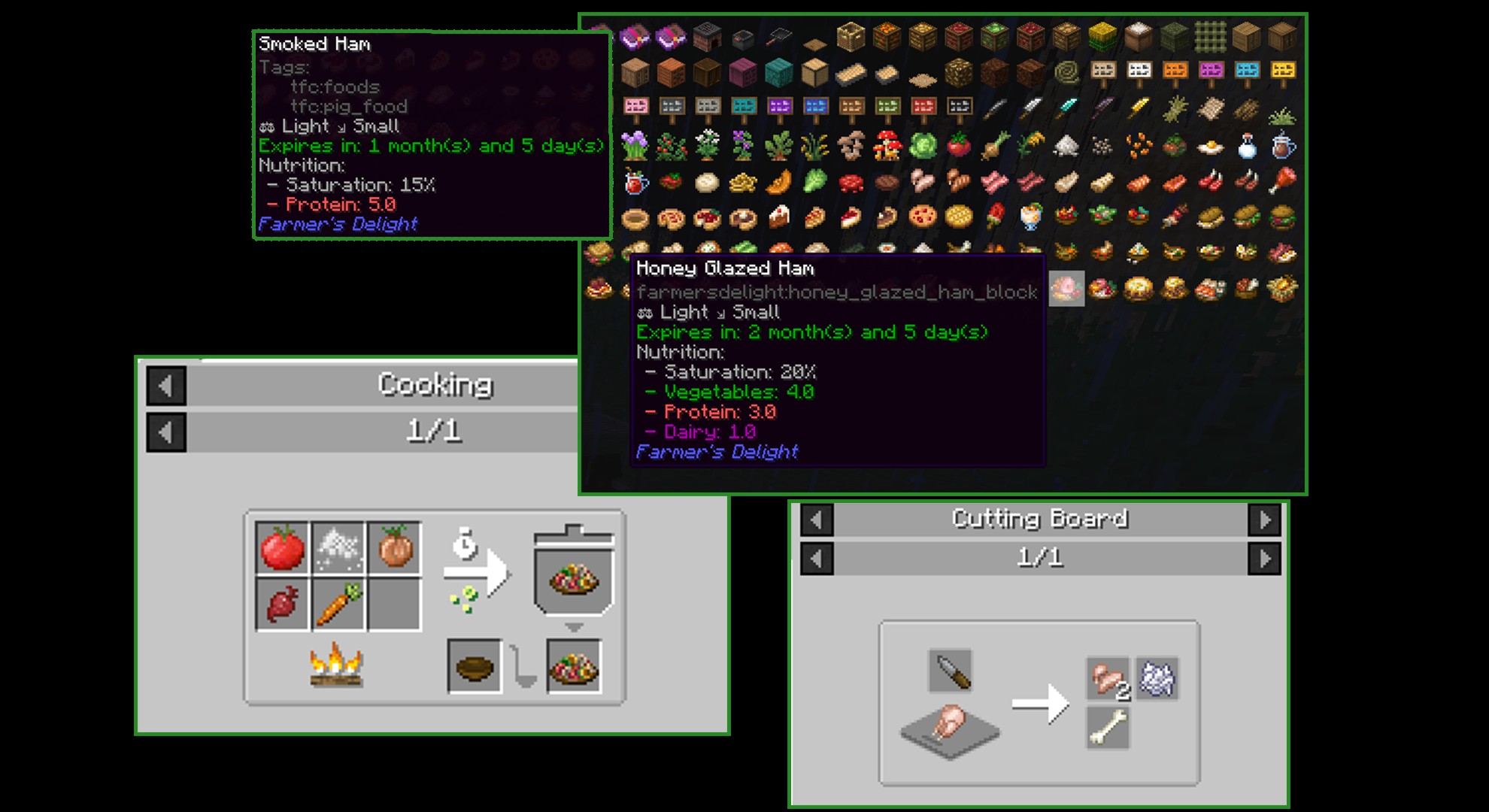Image resolution: width=1489 pixels, height=812 pixels.
Task: Show next category from Cutting Board
Action: (x=1264, y=520)
